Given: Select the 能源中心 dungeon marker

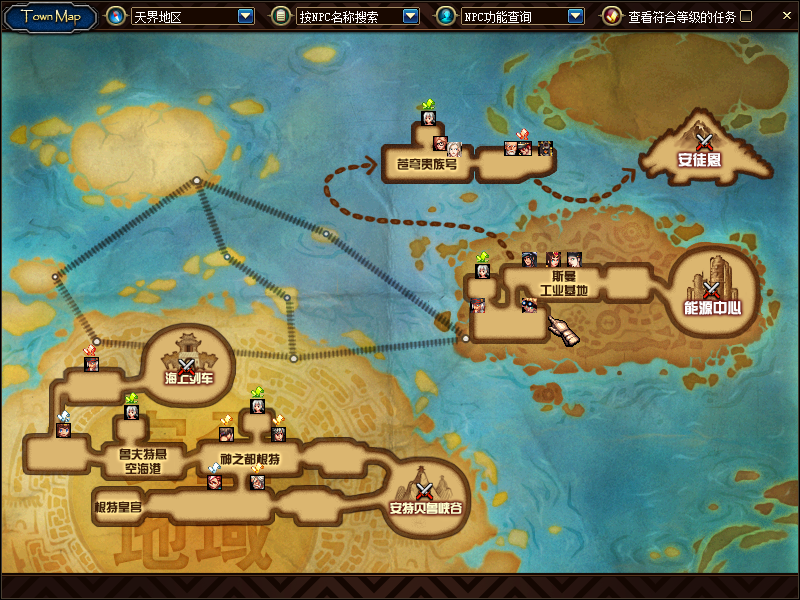Looking at the screenshot, I should click(711, 290).
